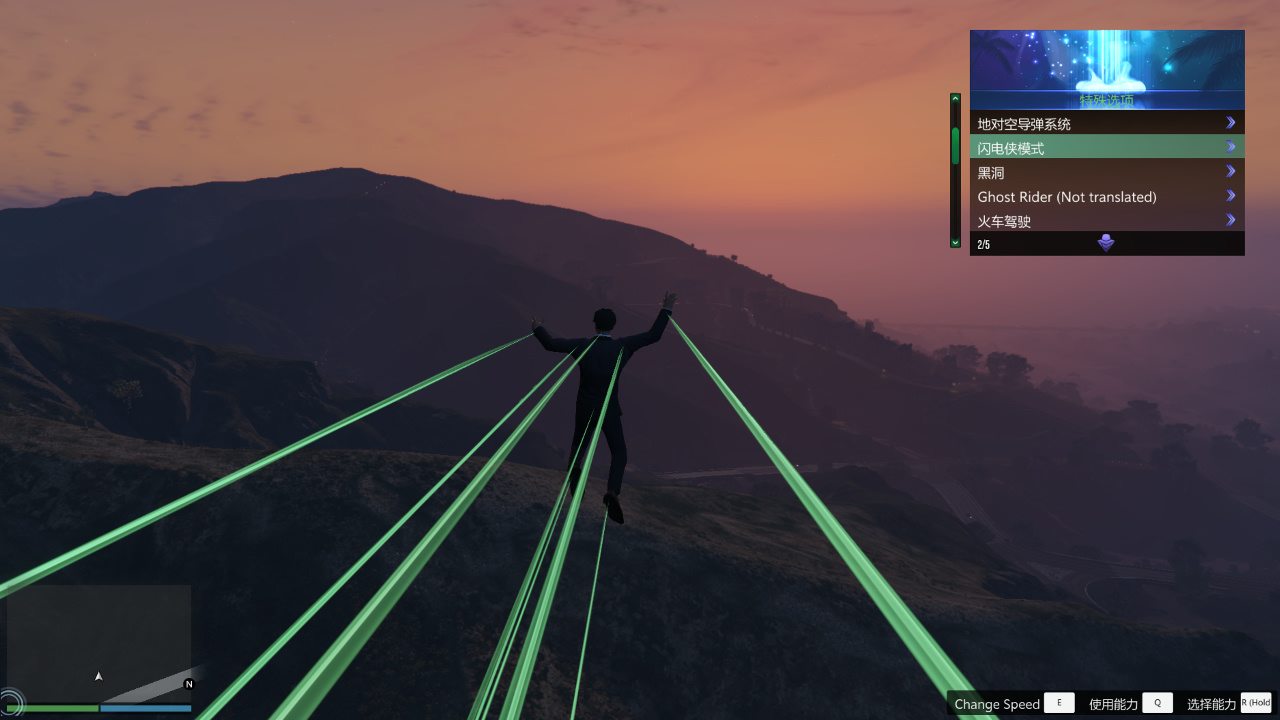Open Ghost Rider (Not translated) entry
The height and width of the screenshot is (720, 1280).
point(1106,196)
